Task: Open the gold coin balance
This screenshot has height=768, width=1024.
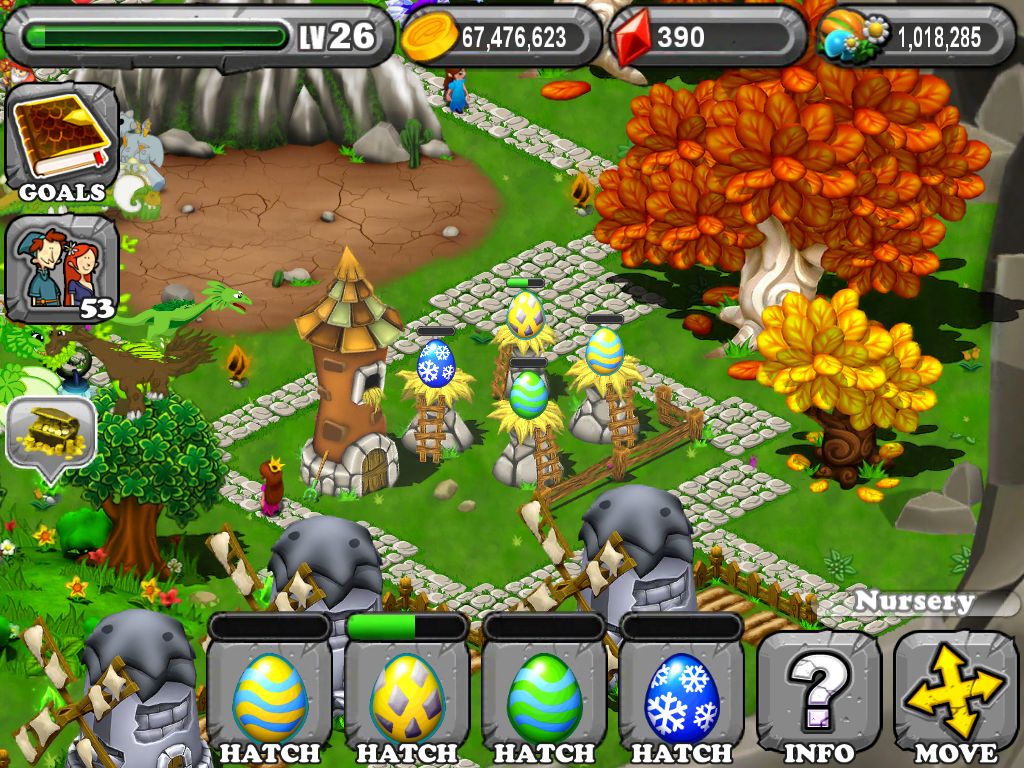Action: pyautogui.click(x=502, y=38)
